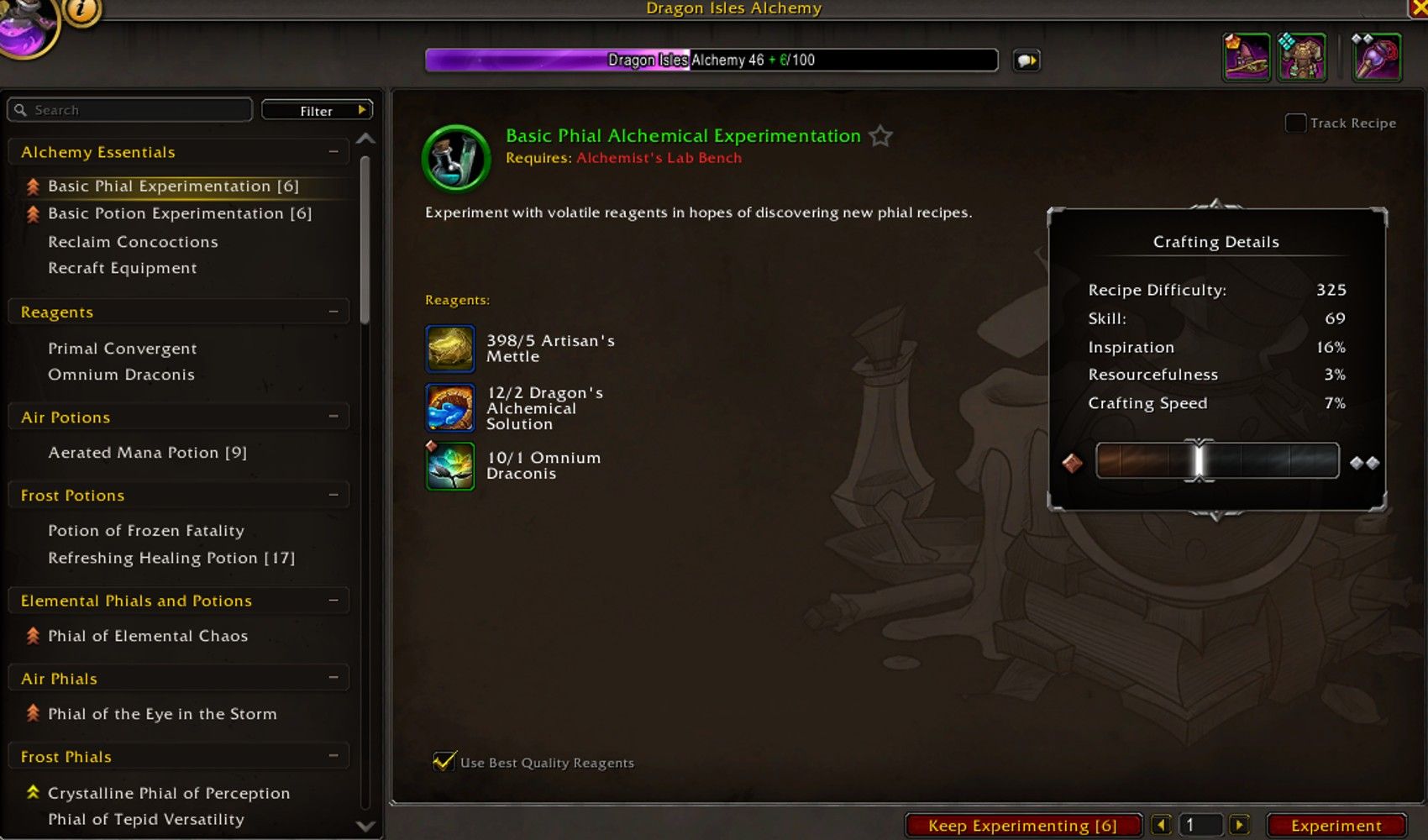This screenshot has height=840, width=1428.
Task: Click the chat link skill button beside the progress bar
Action: 1026,60
